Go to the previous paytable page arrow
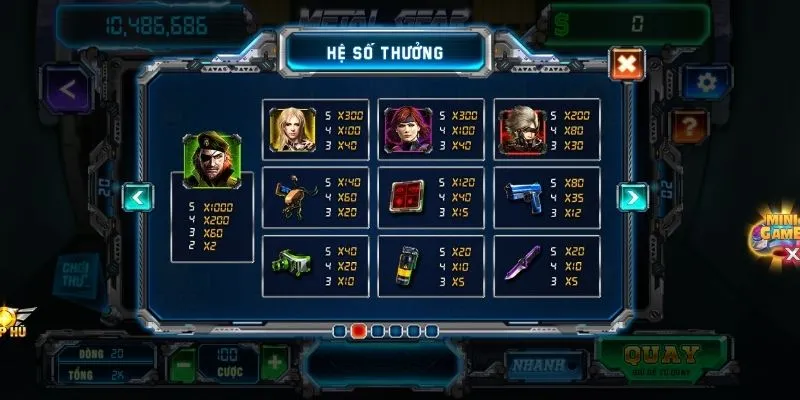This screenshot has height=400, width=800. tap(138, 197)
